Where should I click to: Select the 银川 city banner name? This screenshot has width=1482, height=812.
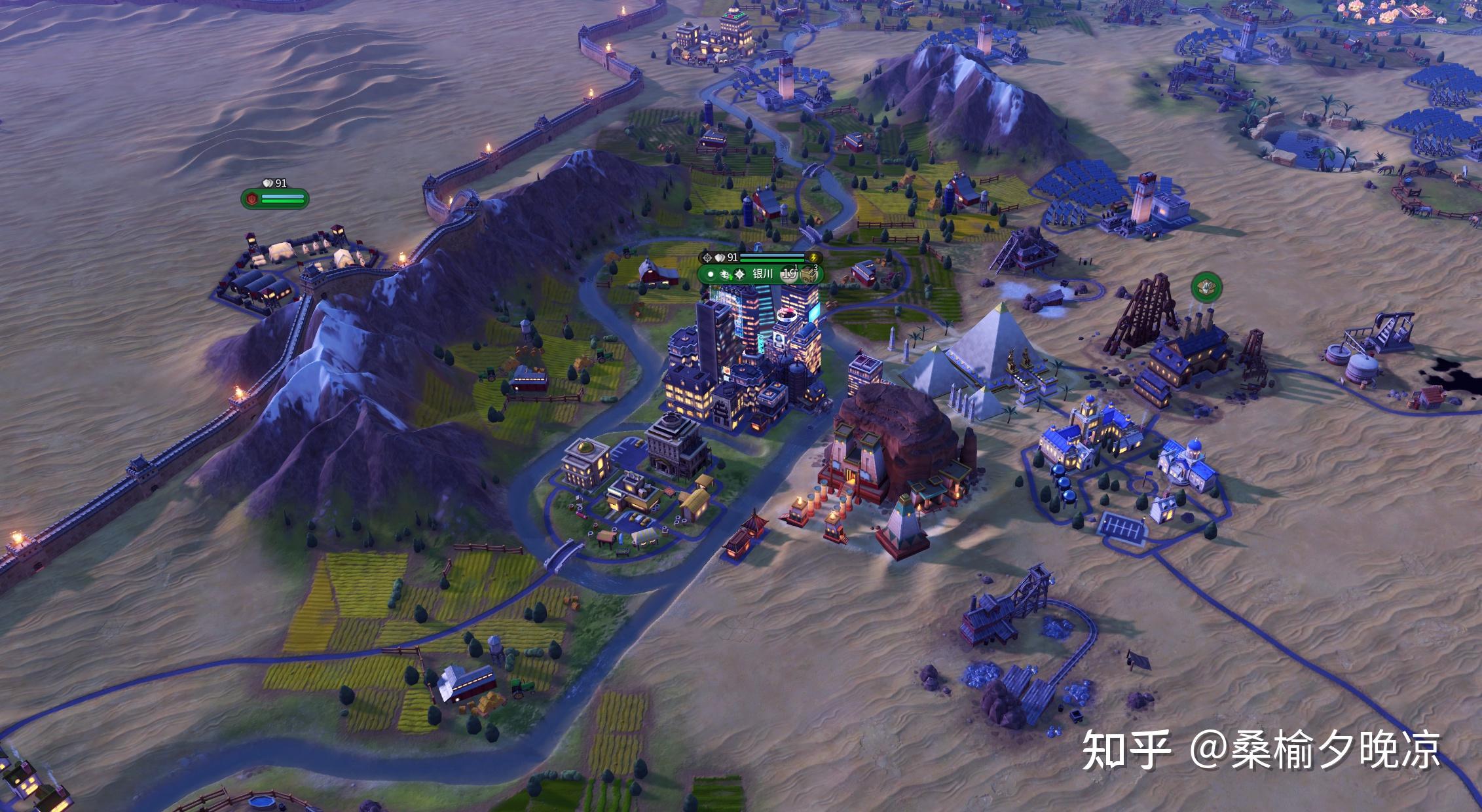762,275
